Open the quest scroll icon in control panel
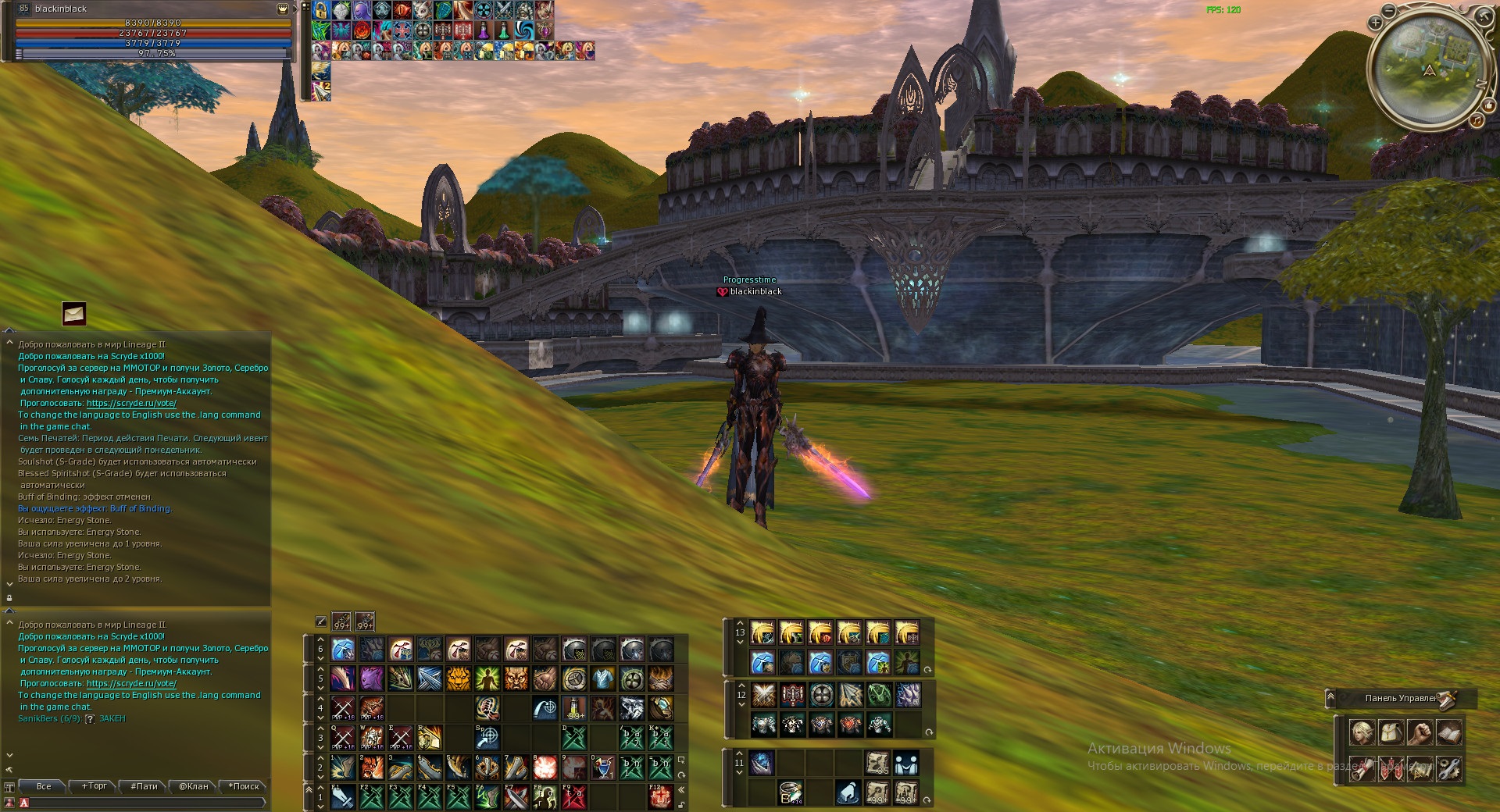Image resolution: width=1500 pixels, height=812 pixels. [1362, 769]
